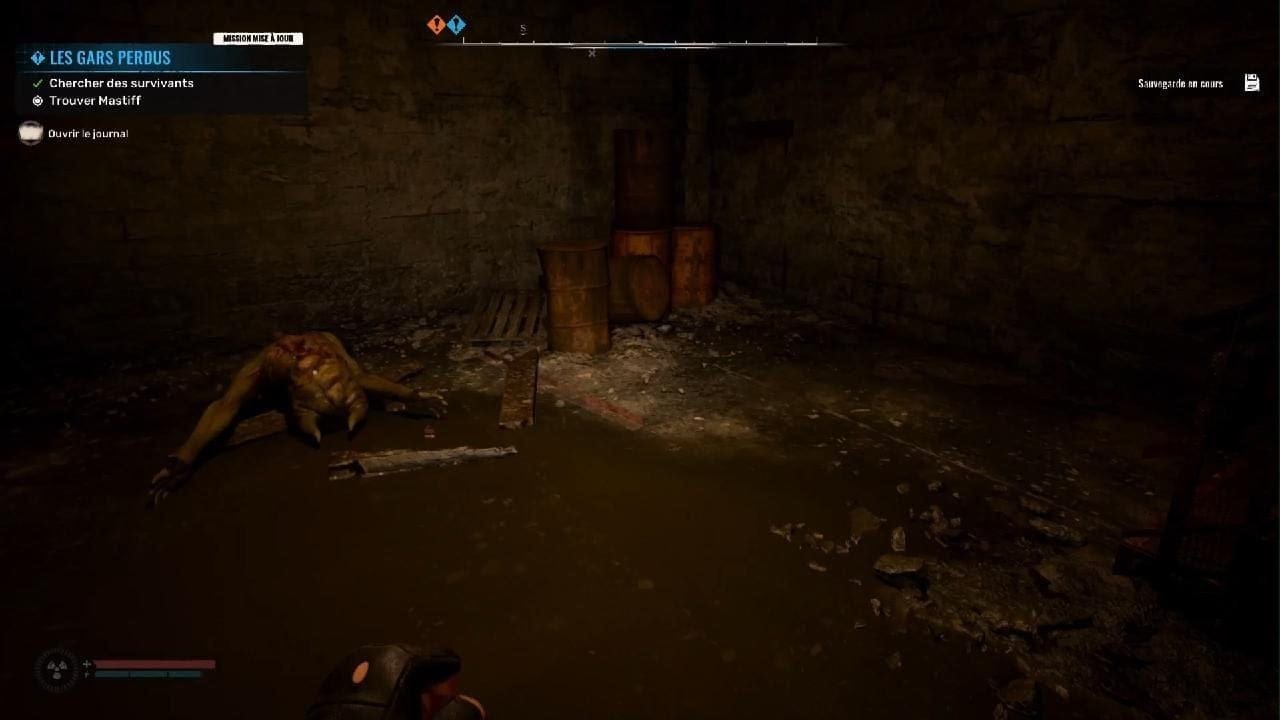
Task: Select the blue quest marker on compass
Action: (x=456, y=25)
